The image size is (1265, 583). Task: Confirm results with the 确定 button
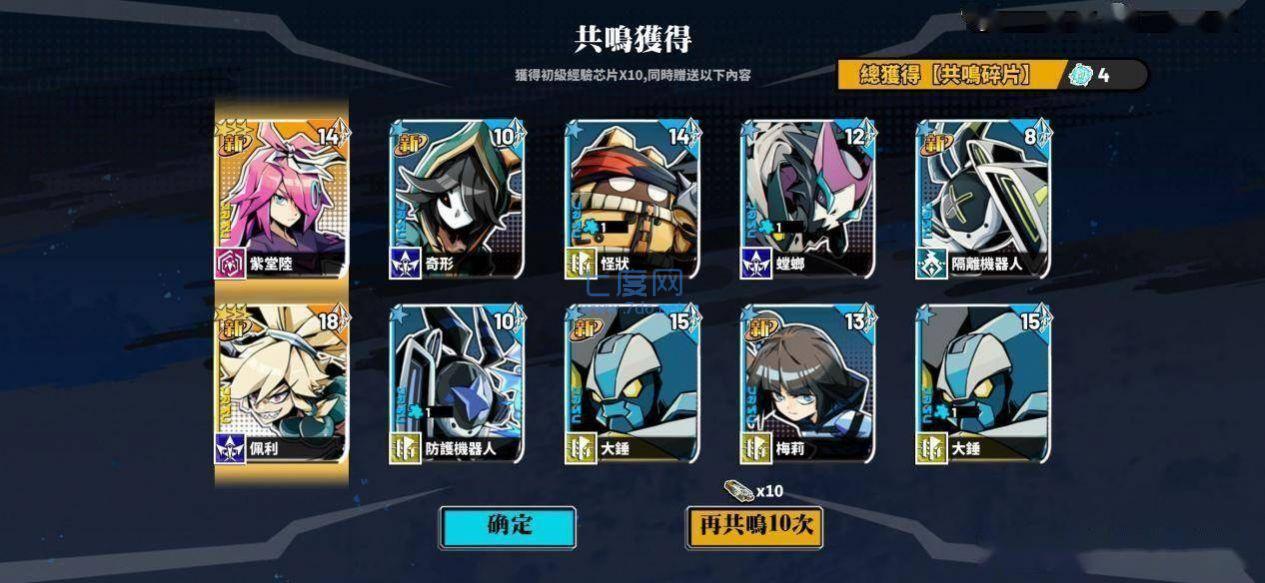click(x=508, y=527)
